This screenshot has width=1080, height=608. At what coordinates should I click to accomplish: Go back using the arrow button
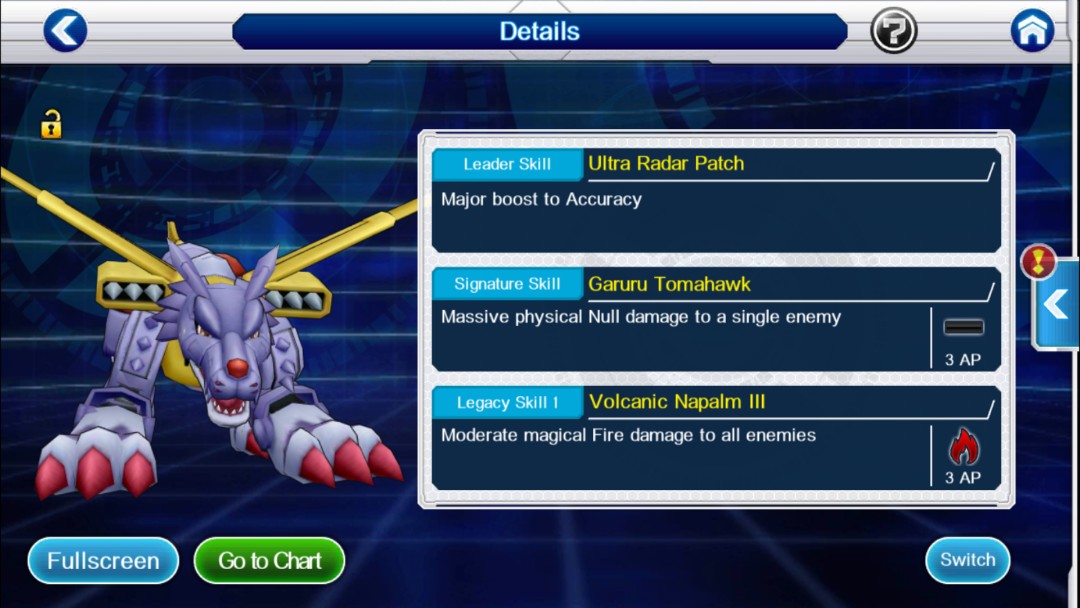pyautogui.click(x=65, y=31)
